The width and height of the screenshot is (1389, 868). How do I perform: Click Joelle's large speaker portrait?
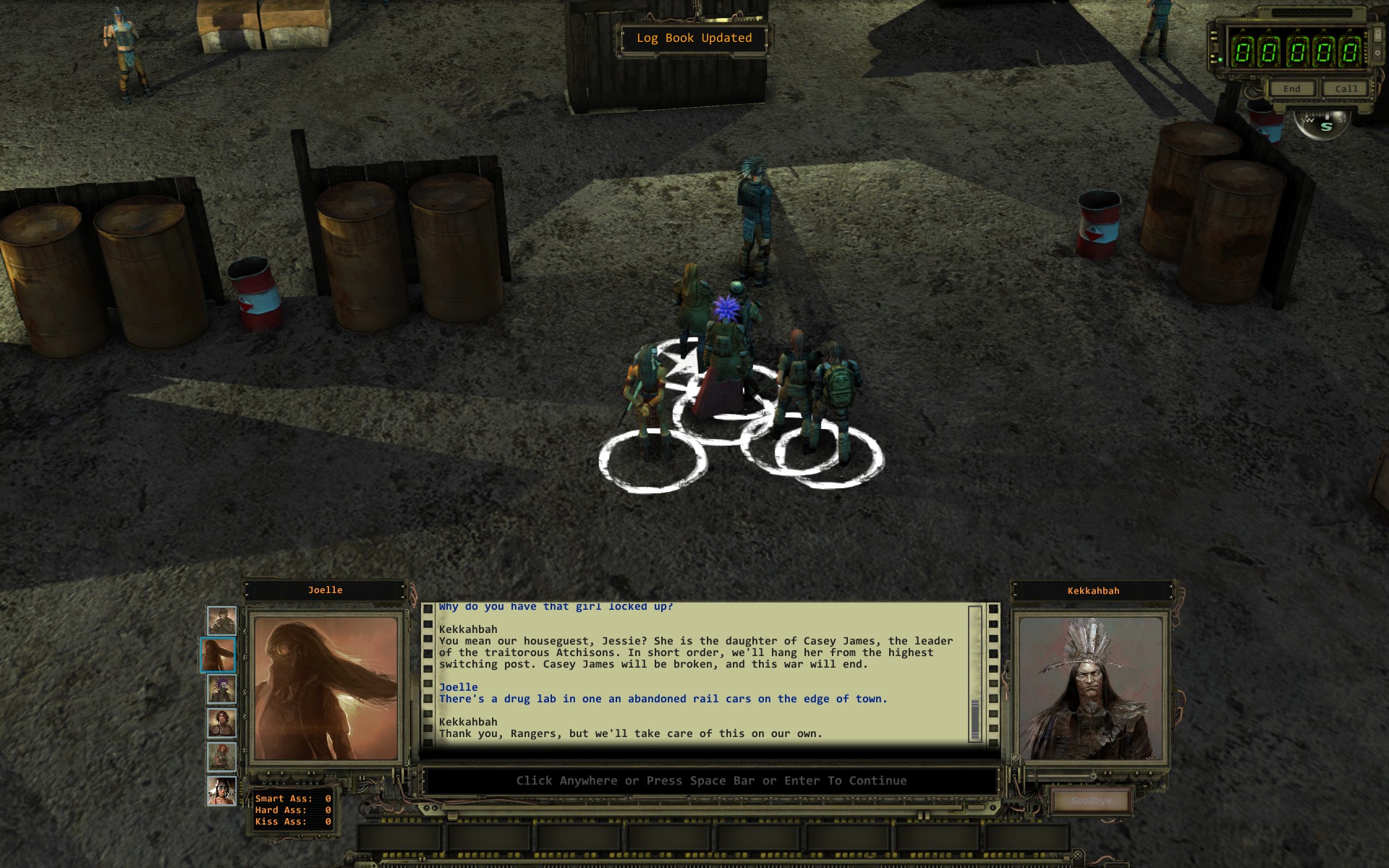click(x=326, y=688)
